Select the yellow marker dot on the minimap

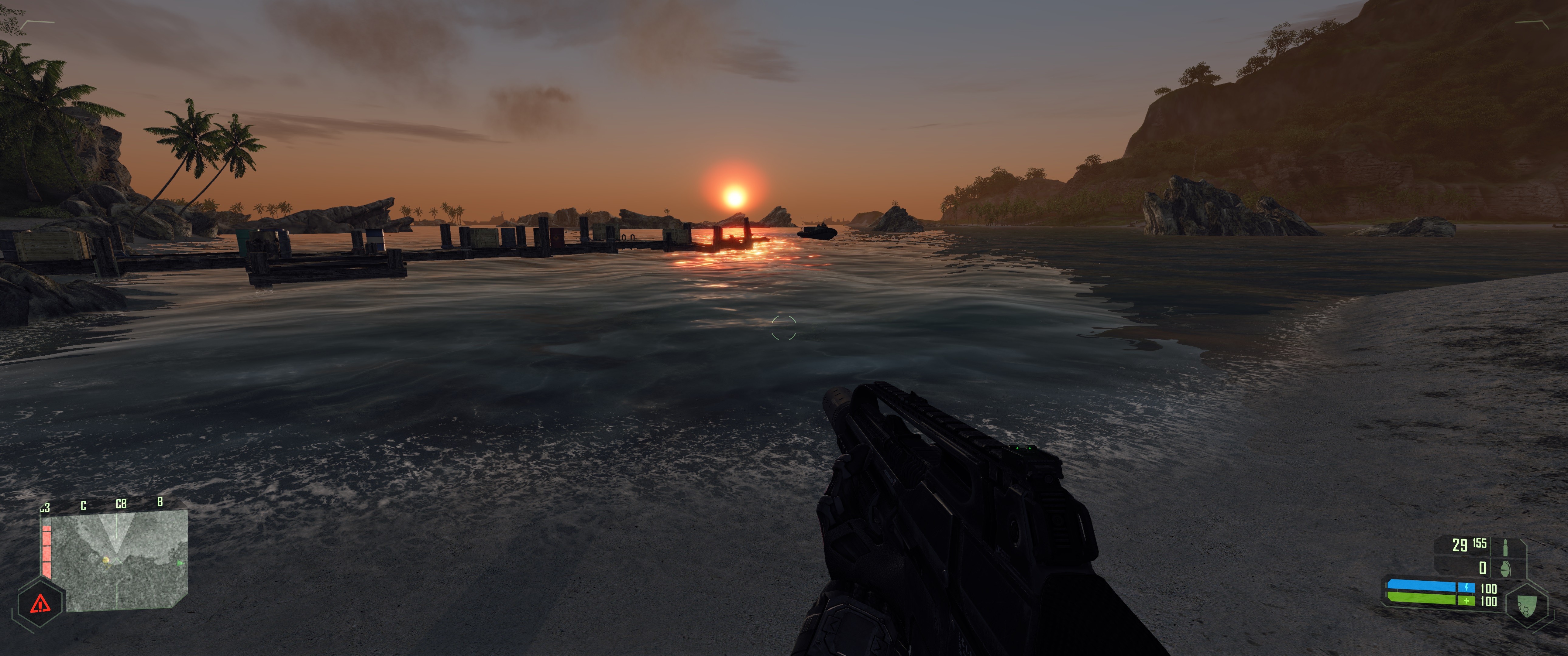pos(106,560)
